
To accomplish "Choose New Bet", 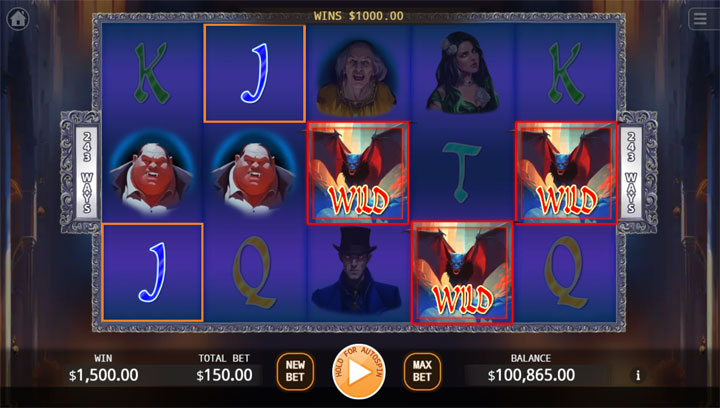I will coord(293,371).
